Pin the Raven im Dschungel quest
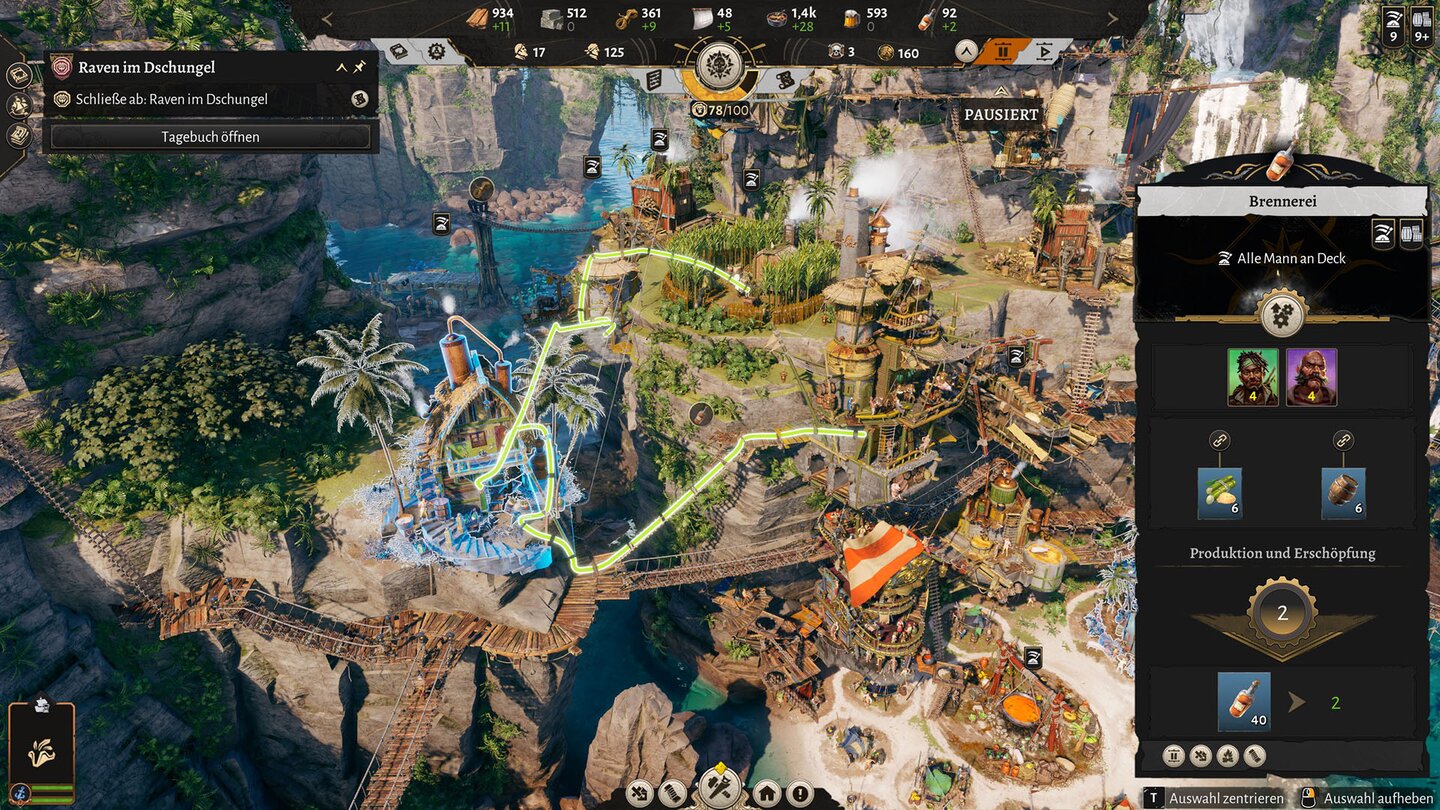The height and width of the screenshot is (810, 1440). [359, 67]
